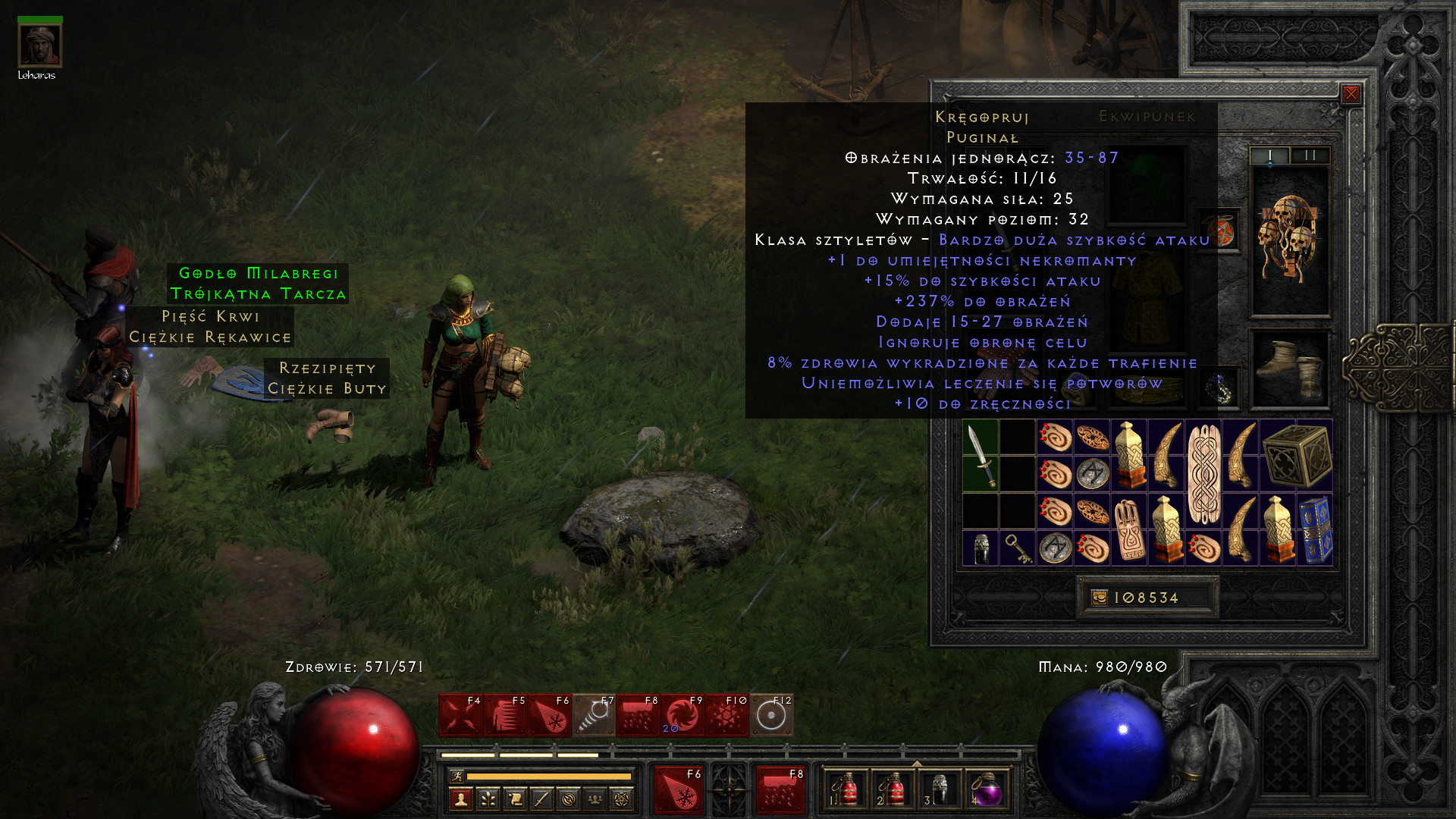
Task: Use the red healing potion in belt slot 1
Action: [x=846, y=790]
